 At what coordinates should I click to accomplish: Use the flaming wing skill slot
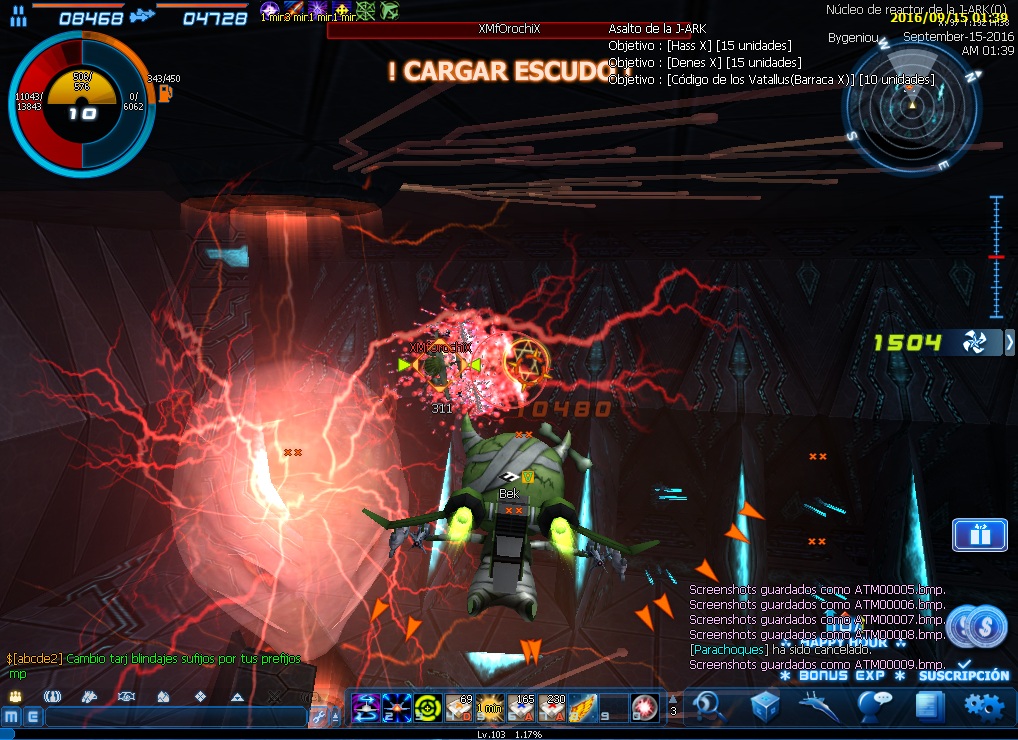point(583,707)
